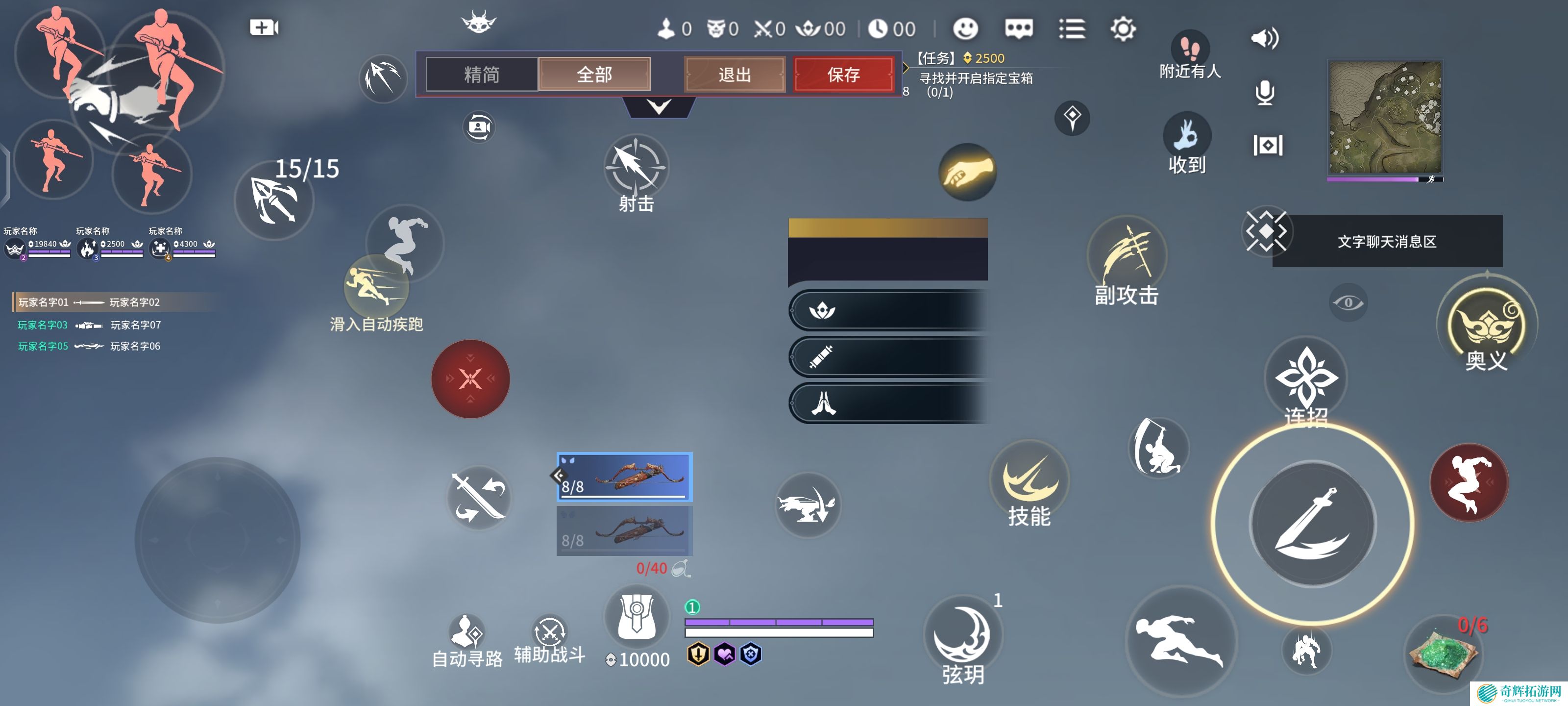Select the highlighted crossbow weapon slot
This screenshot has height=706, width=1568.
[625, 477]
